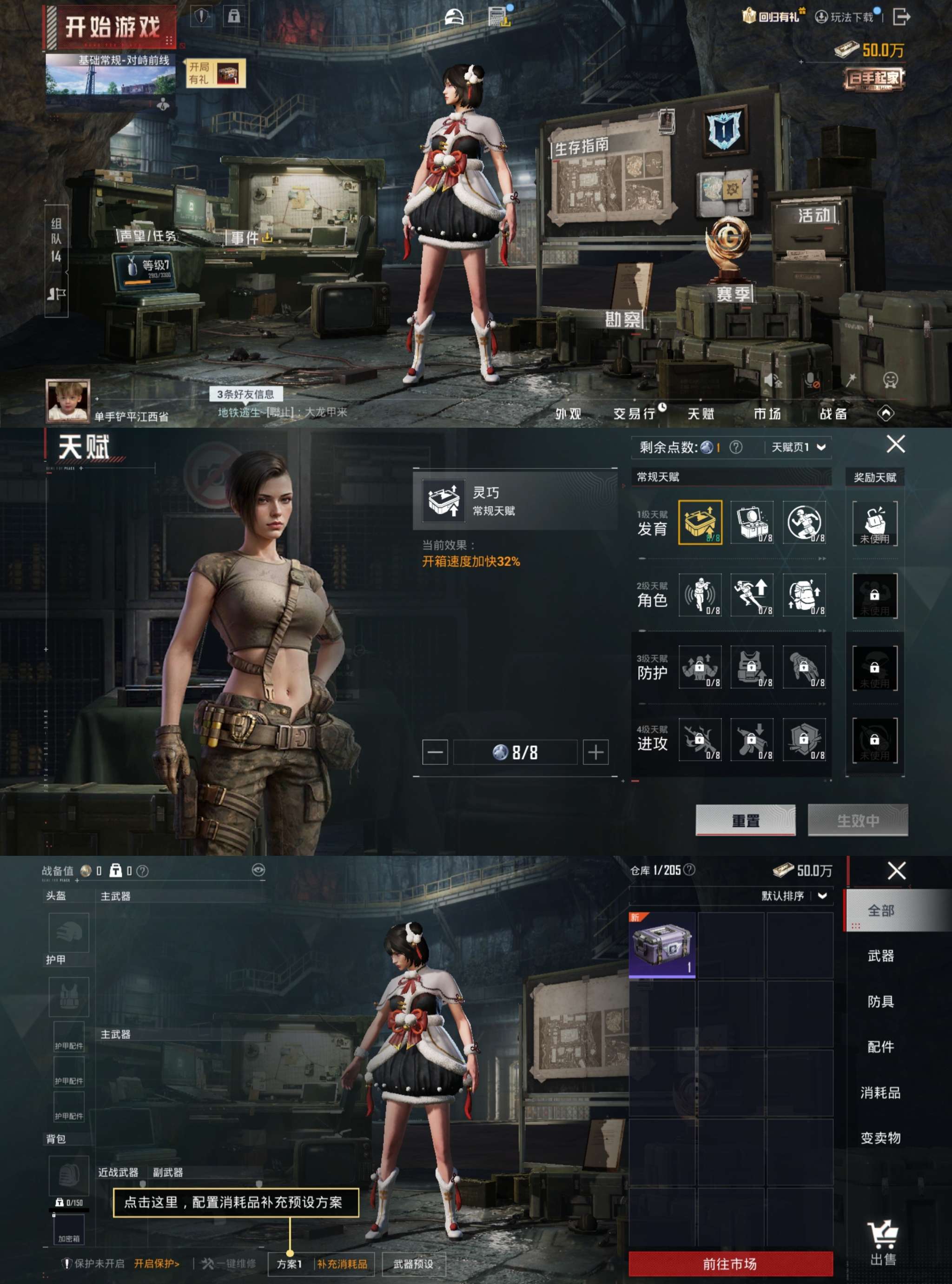Click the 重置 reset talents button
Image resolution: width=952 pixels, height=1284 pixels.
click(x=745, y=820)
